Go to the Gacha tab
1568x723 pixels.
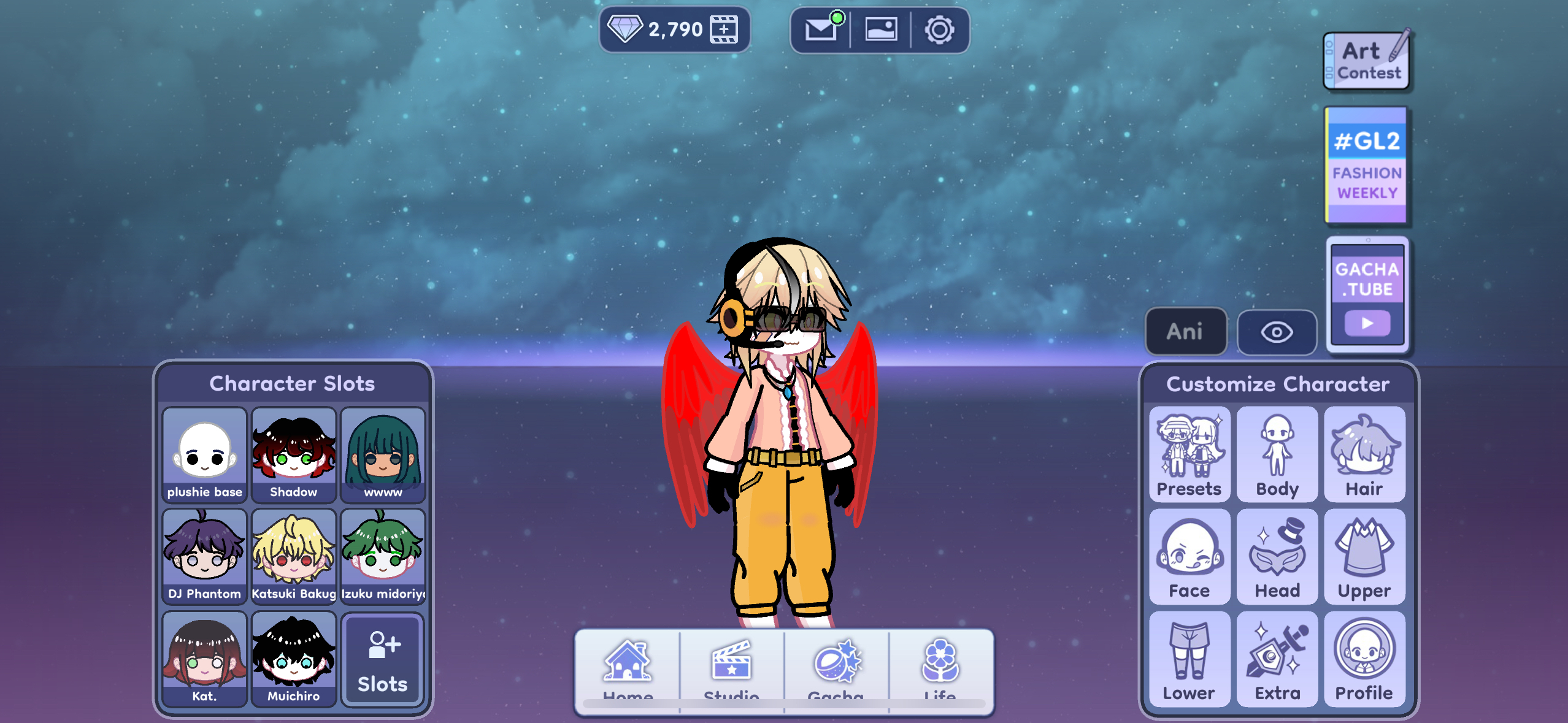[836, 670]
